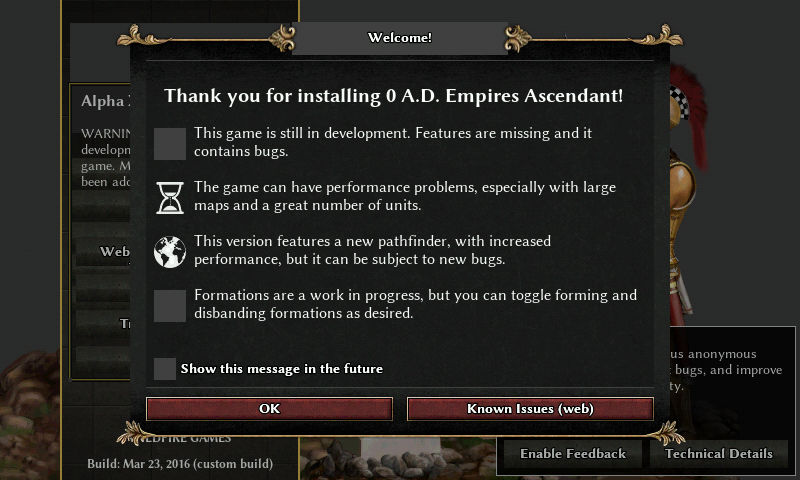
Task: Toggle the Show this message in the future checkbox
Action: pyautogui.click(x=165, y=369)
